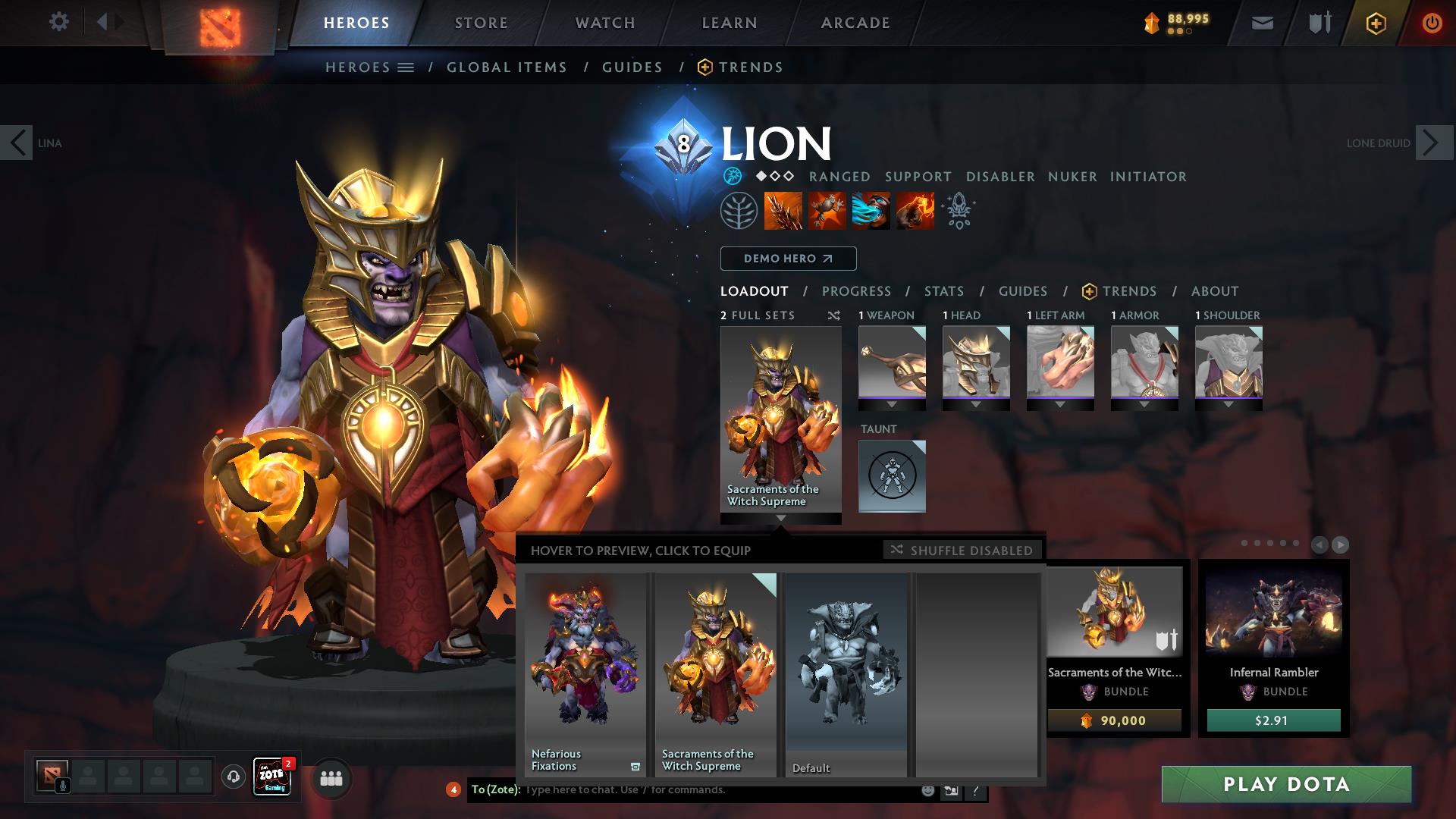Screen dimensions: 1456x819
Task: Start matchmaking with Play Dota
Action: (x=1286, y=784)
